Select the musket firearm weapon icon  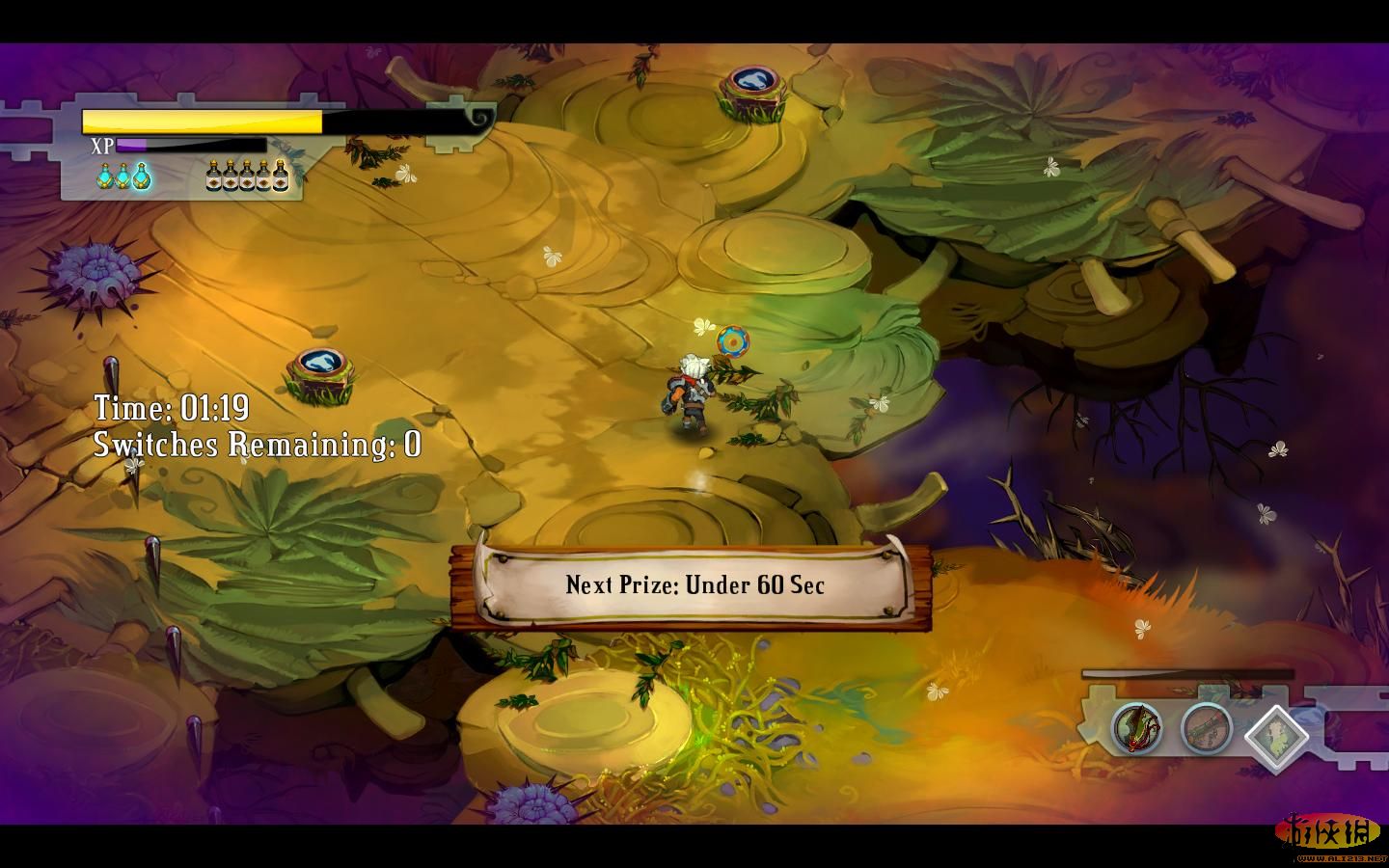[1206, 726]
